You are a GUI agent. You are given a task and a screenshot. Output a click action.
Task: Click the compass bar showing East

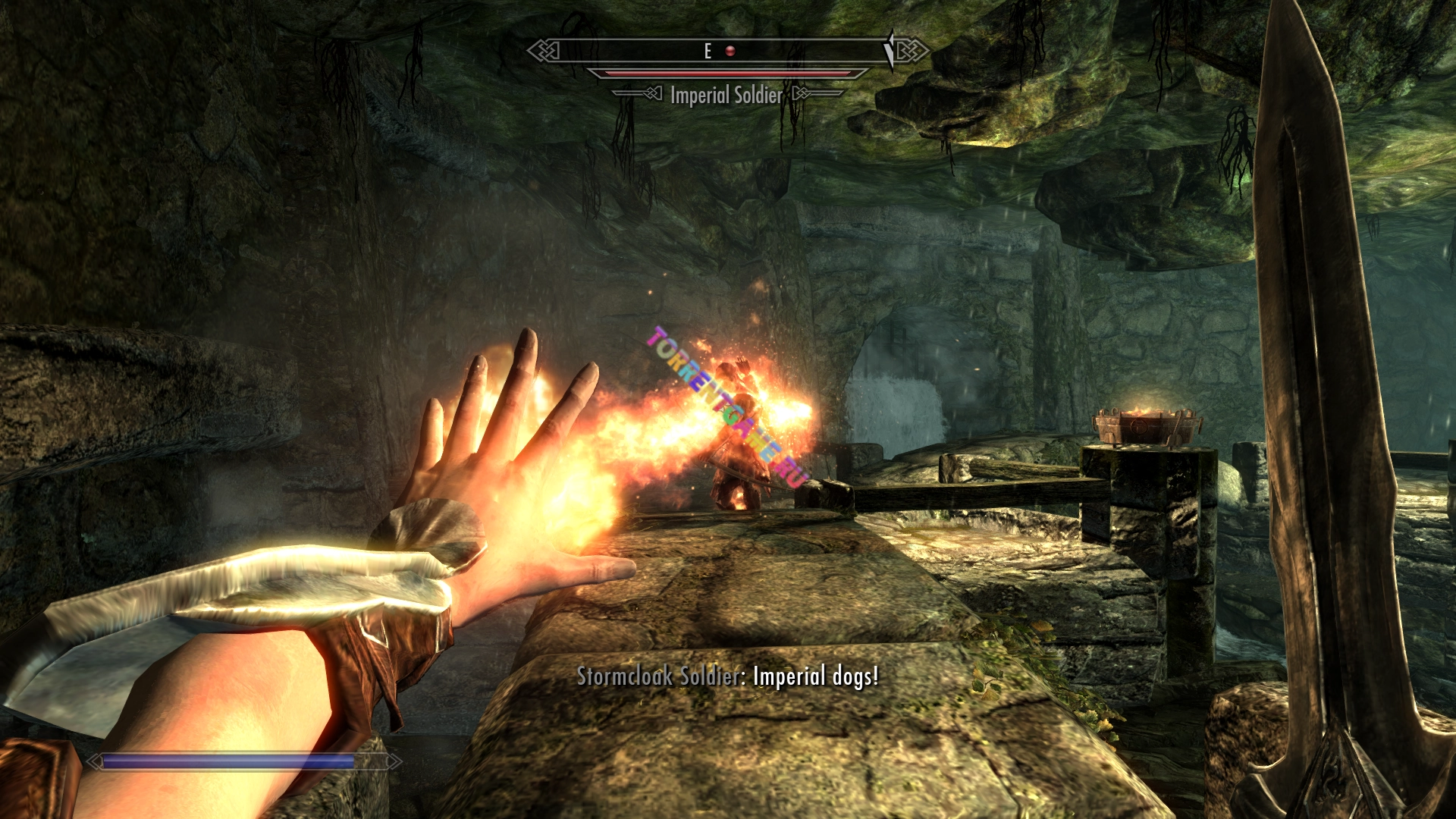(708, 51)
